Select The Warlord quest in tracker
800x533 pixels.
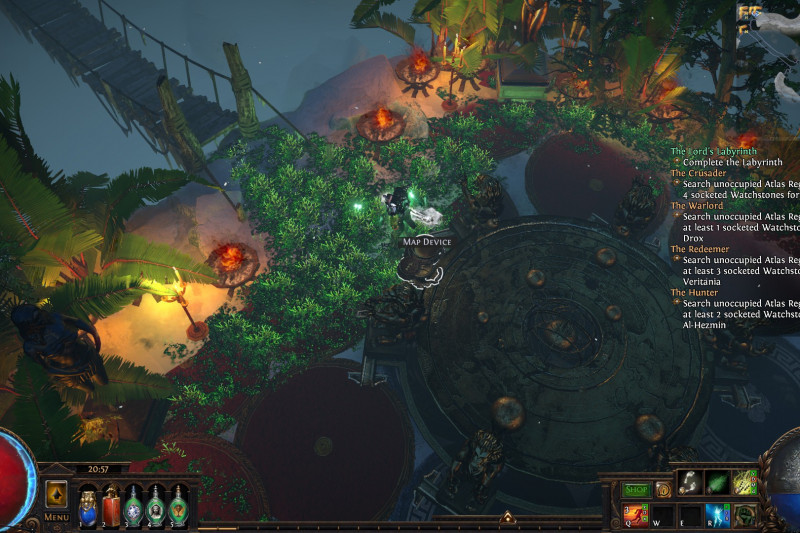coord(697,205)
